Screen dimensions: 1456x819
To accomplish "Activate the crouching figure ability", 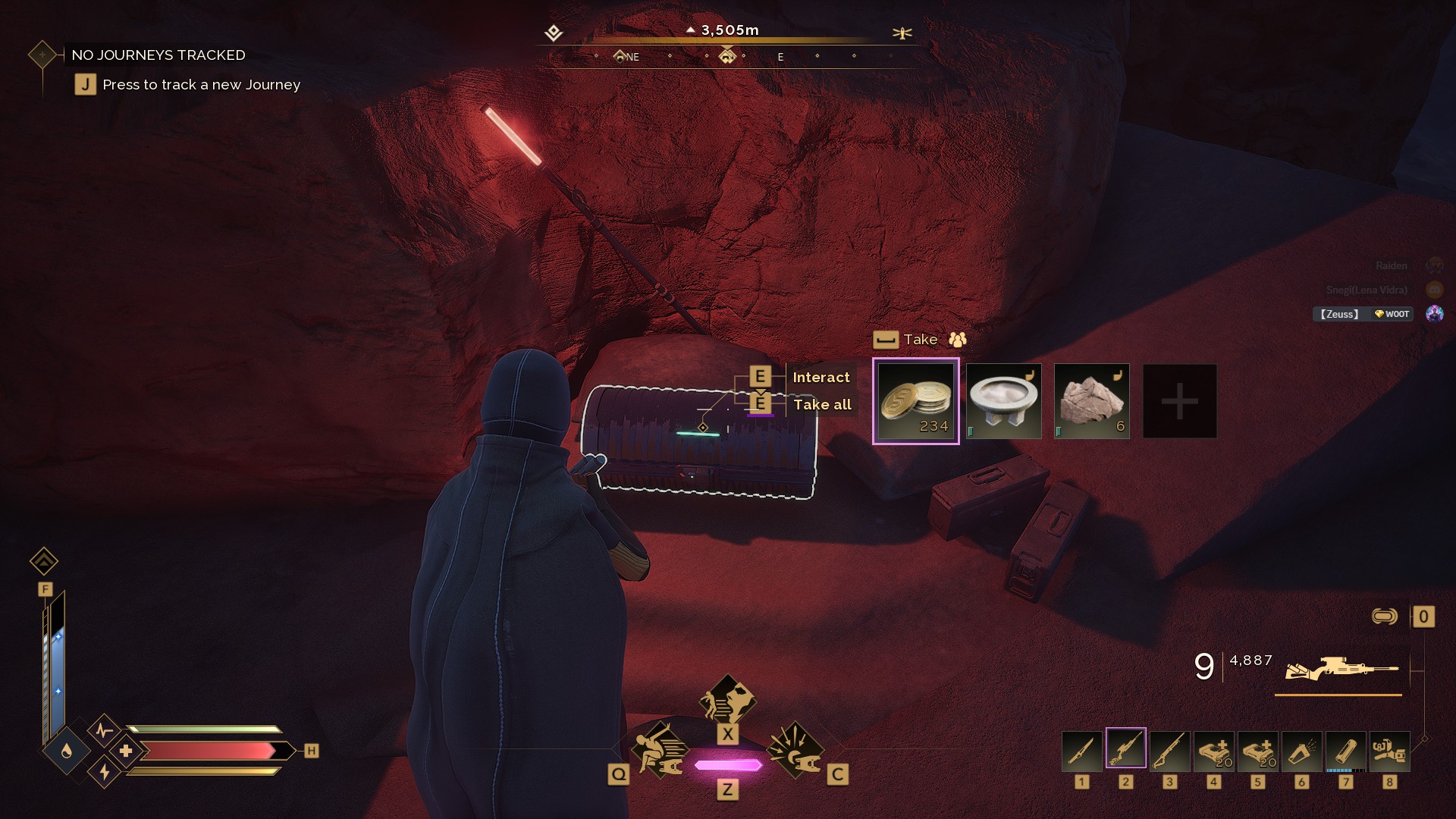I will click(659, 751).
